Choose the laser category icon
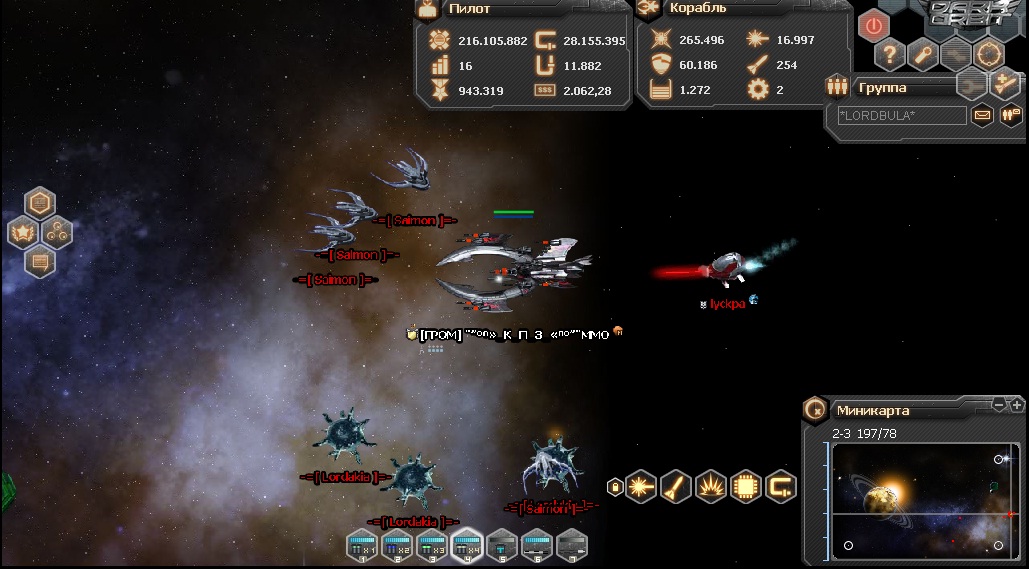 tap(641, 487)
